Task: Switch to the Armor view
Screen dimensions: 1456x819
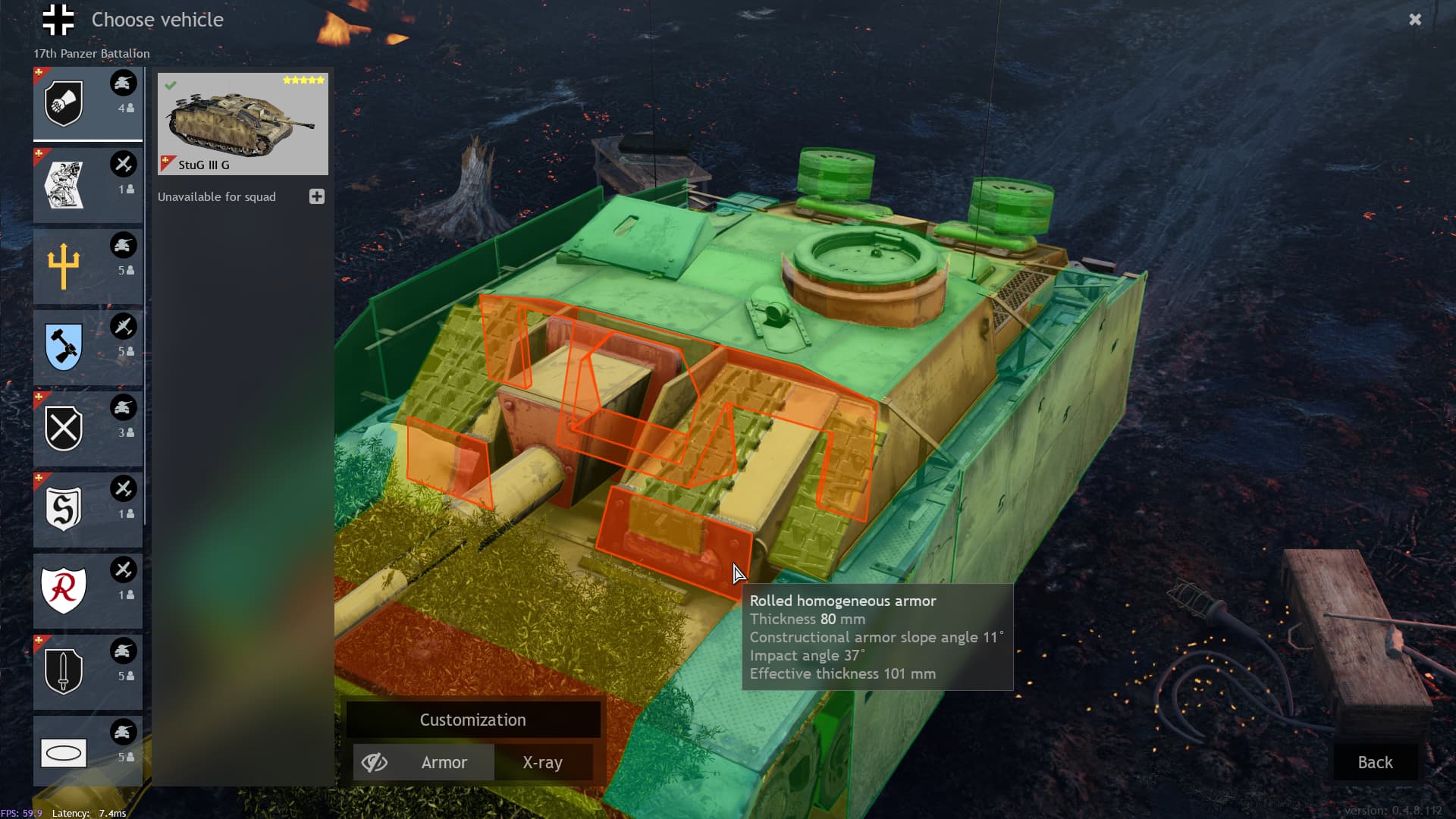Action: [x=444, y=762]
